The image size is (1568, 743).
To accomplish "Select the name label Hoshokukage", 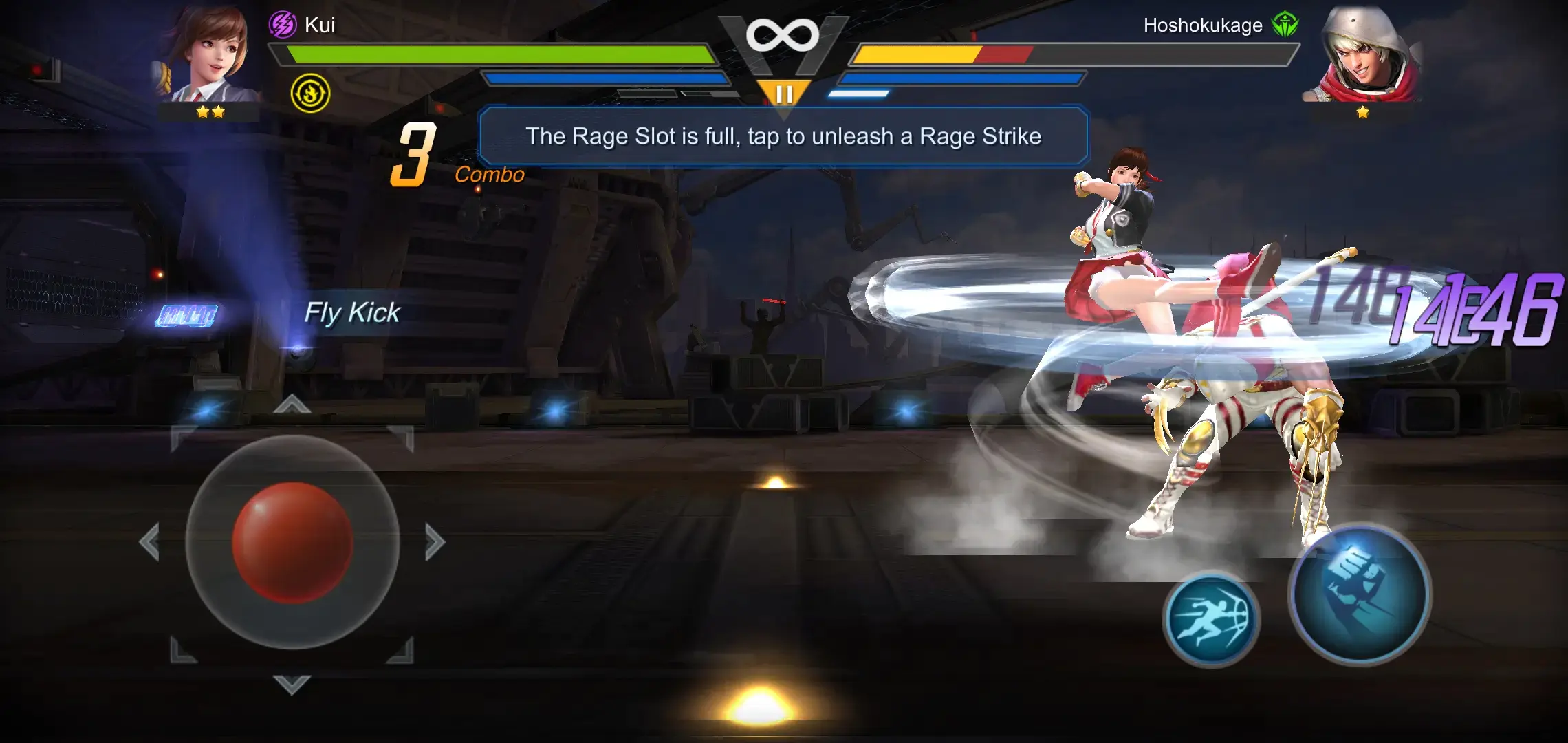I will coord(1201,25).
